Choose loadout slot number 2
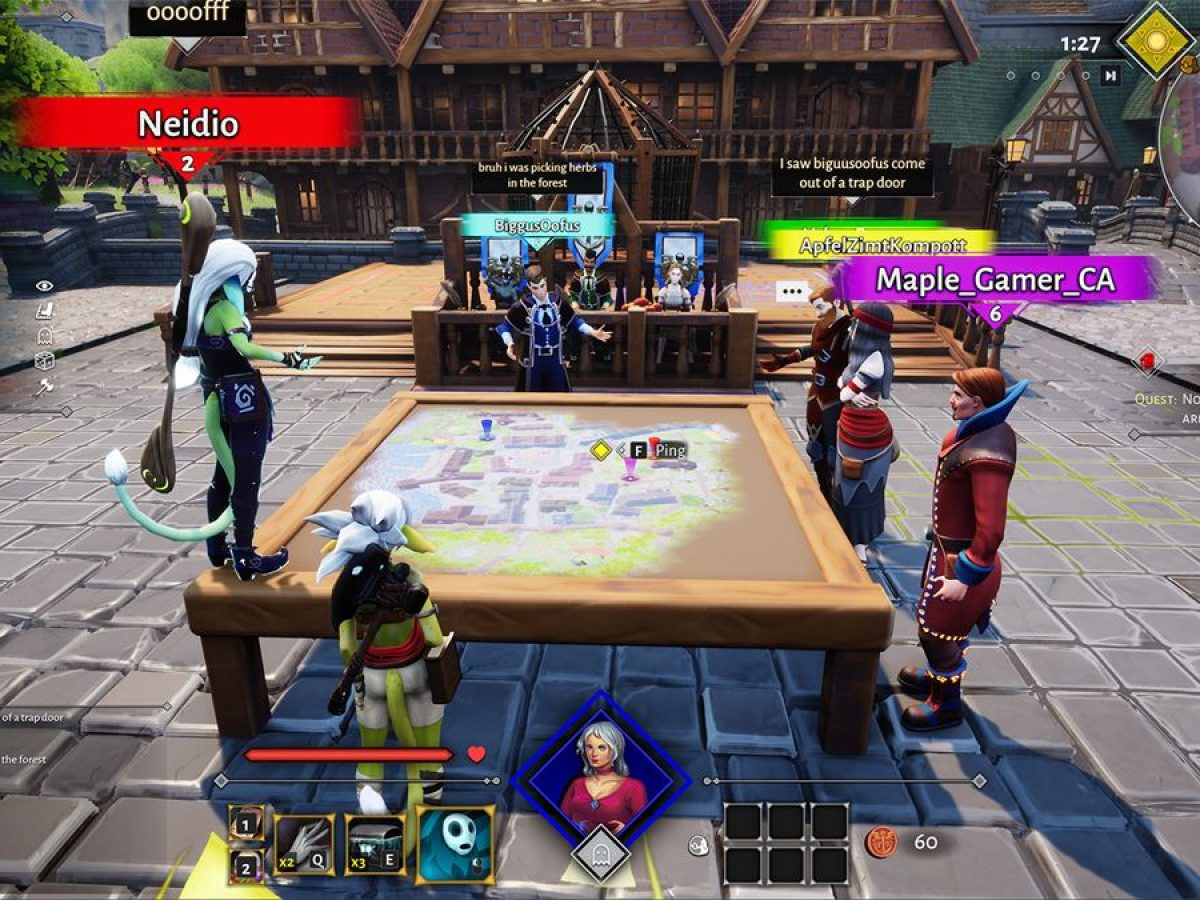This screenshot has width=1200, height=900. [x=246, y=866]
